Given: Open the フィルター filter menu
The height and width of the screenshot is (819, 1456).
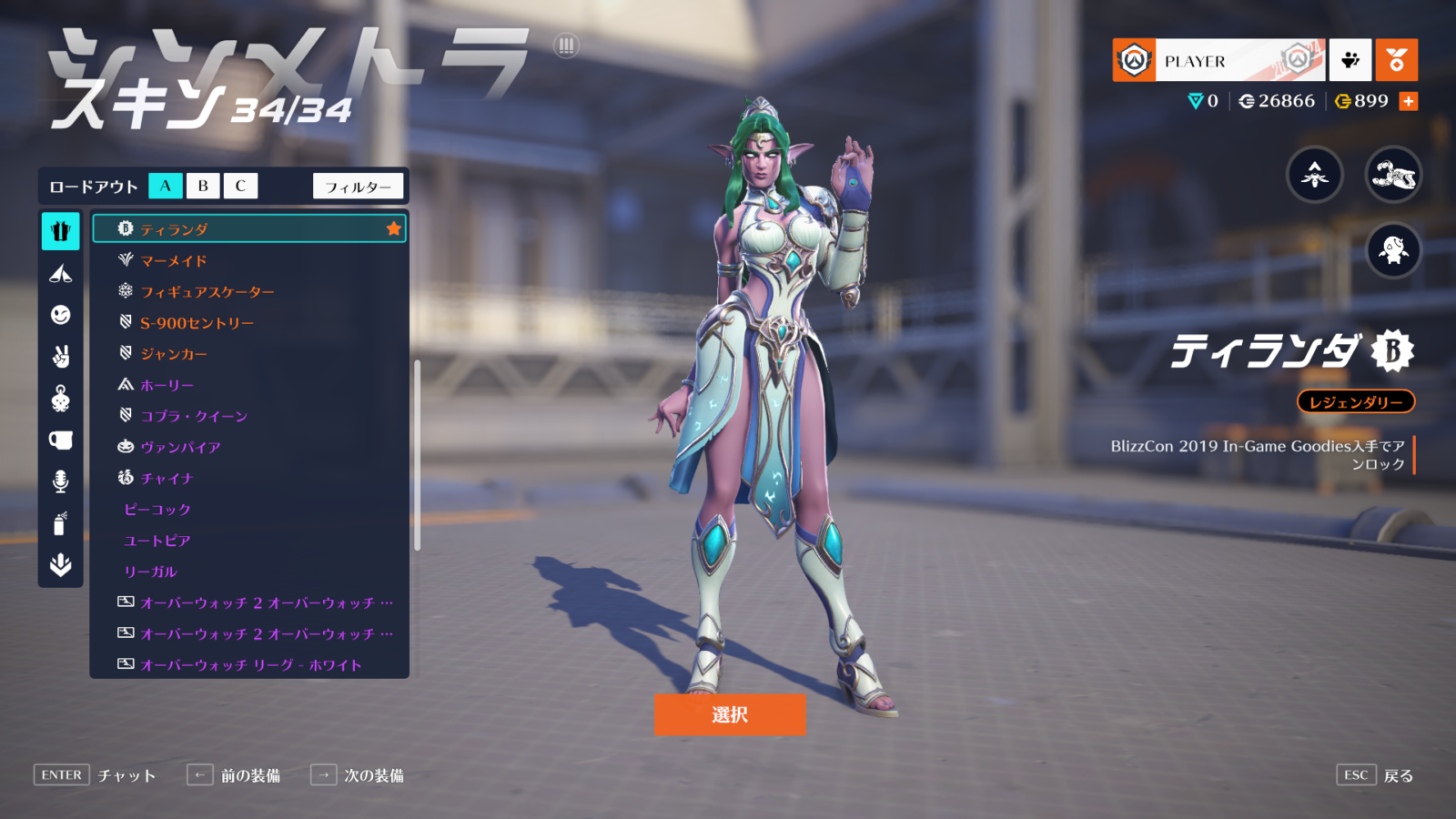Looking at the screenshot, I should tap(358, 186).
